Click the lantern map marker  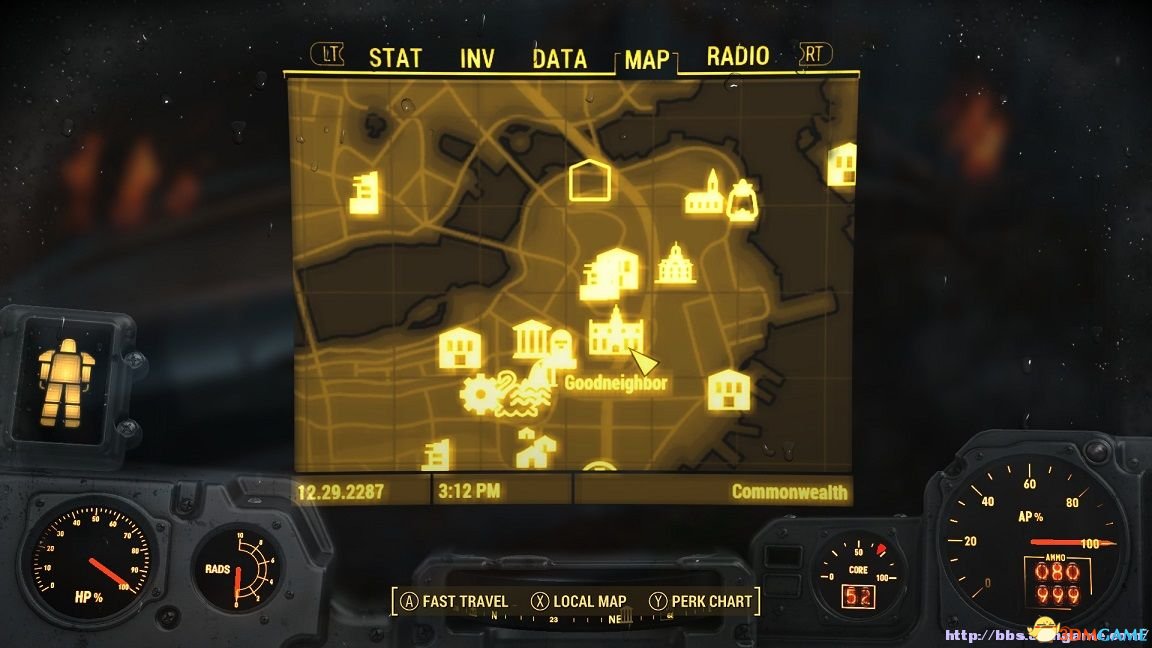tap(741, 200)
